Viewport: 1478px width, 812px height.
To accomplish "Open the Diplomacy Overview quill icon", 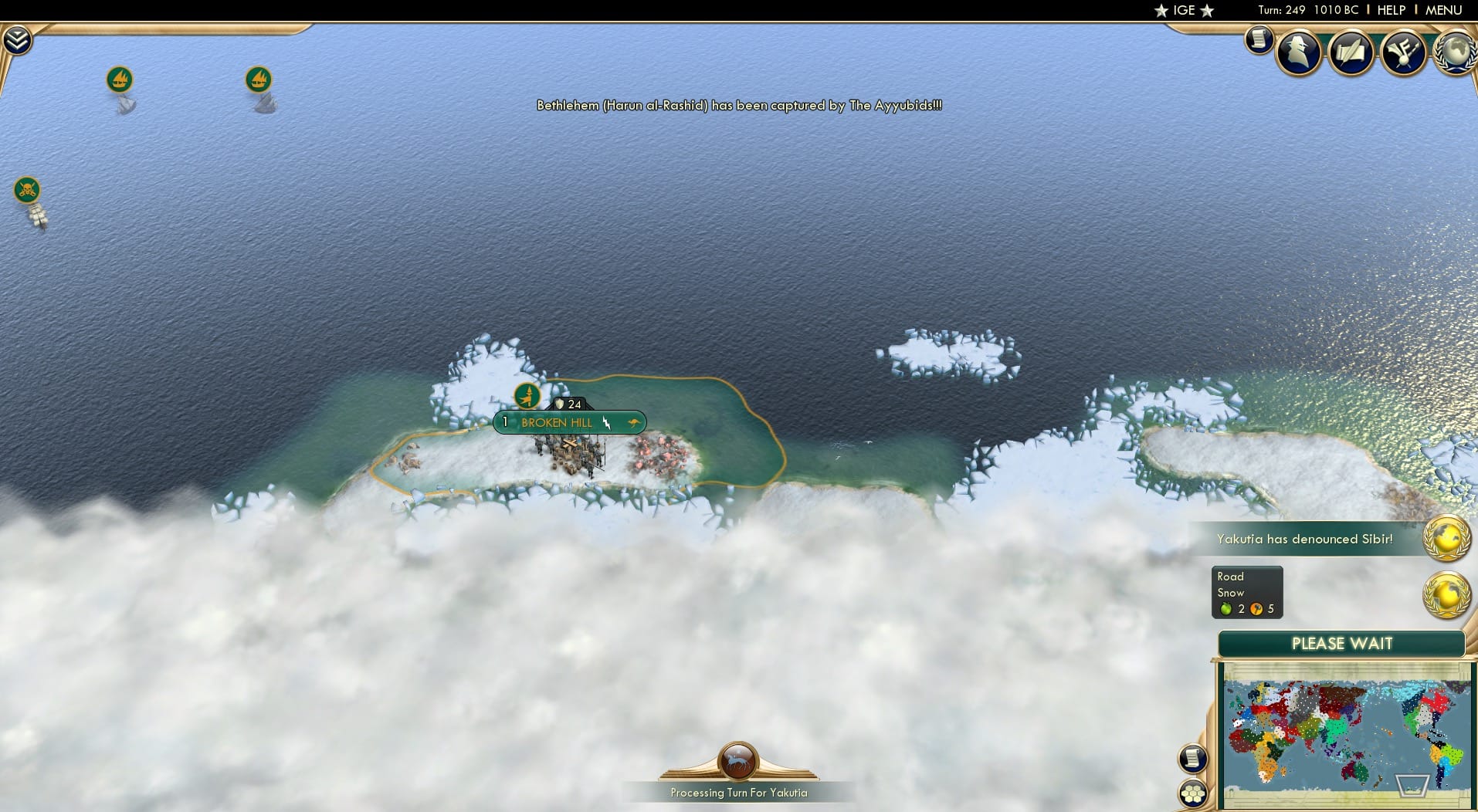I will click(1352, 52).
